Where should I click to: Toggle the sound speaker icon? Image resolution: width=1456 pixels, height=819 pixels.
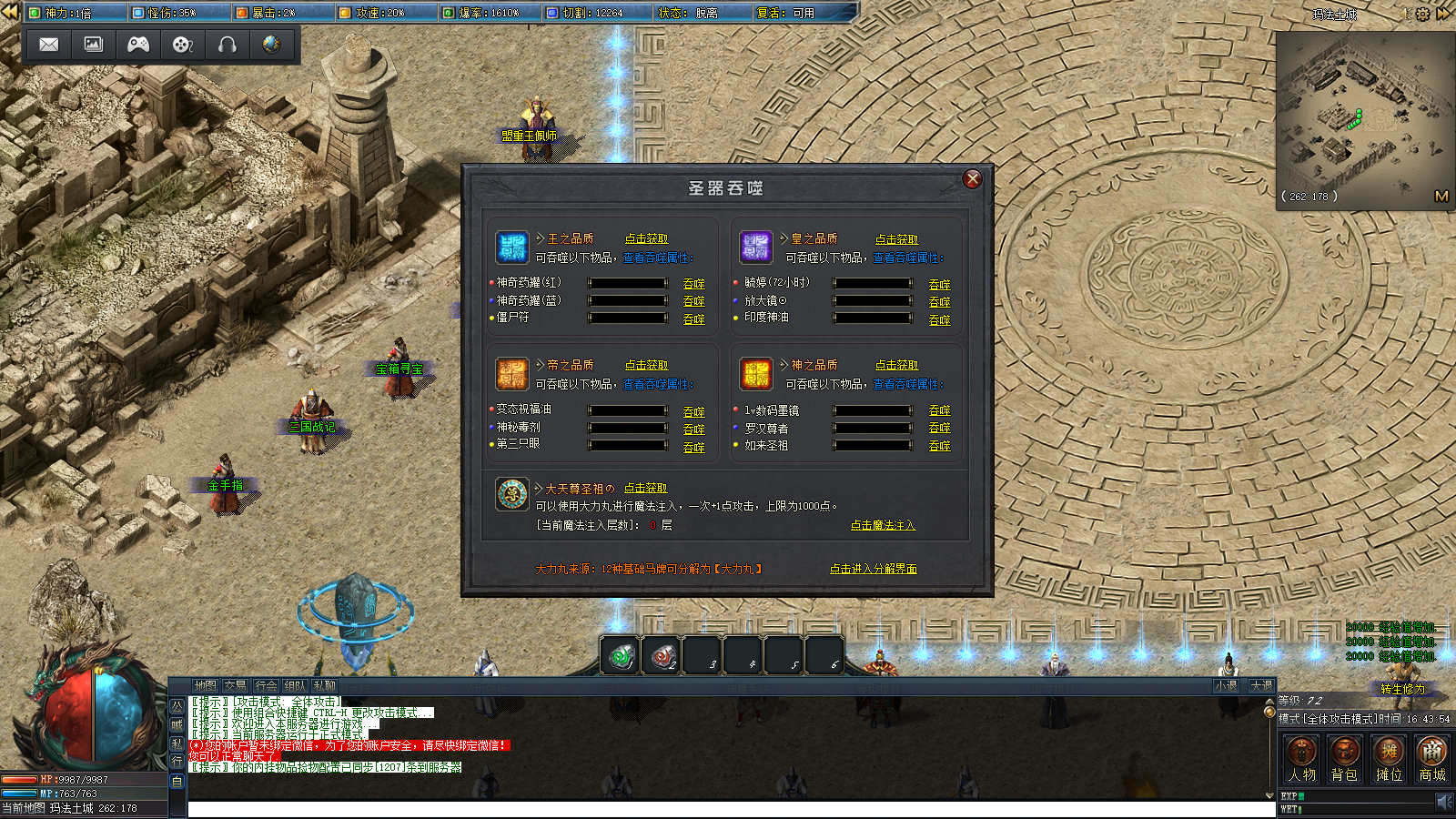point(1443,801)
